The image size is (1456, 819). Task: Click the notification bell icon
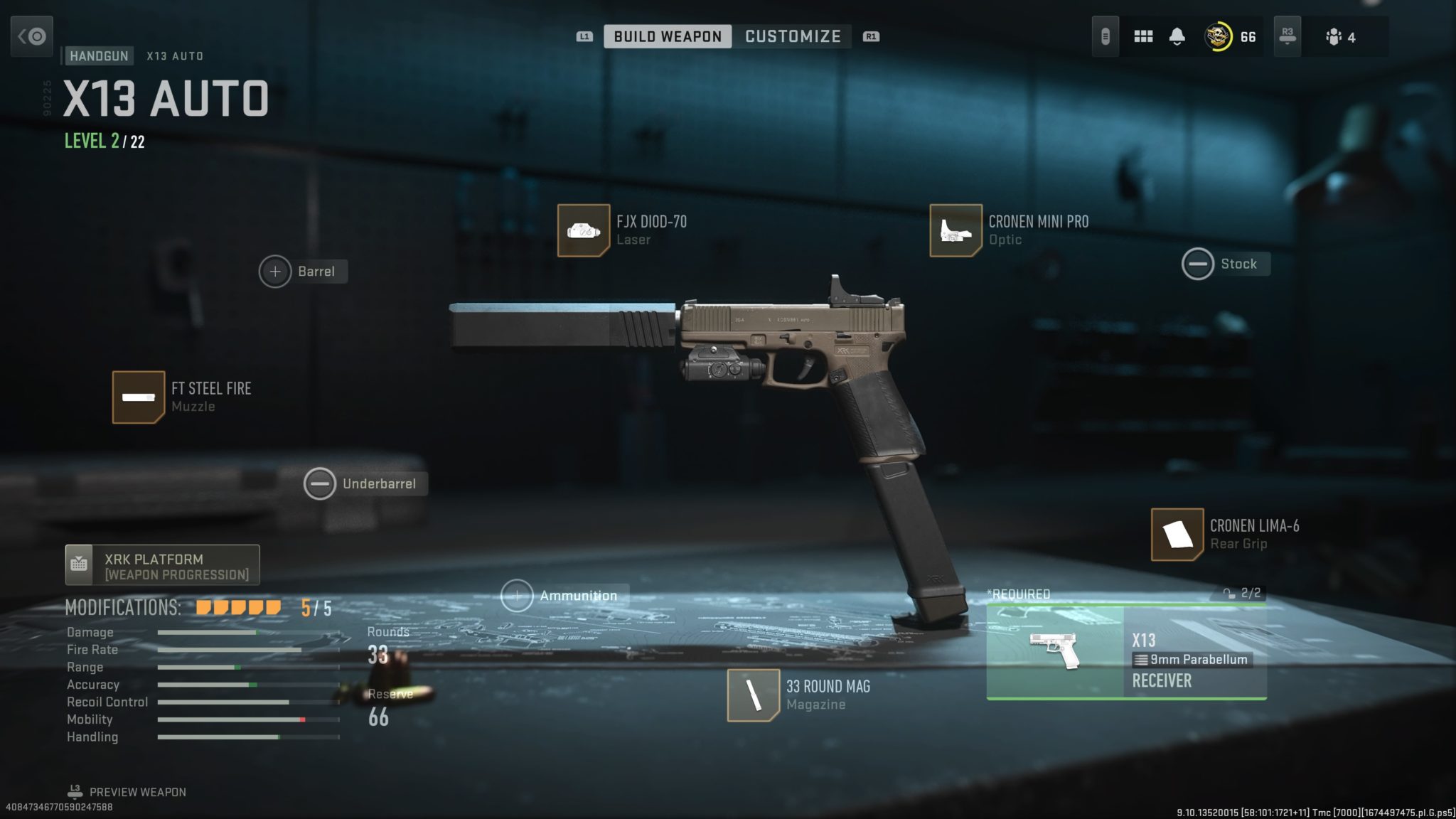(1177, 36)
